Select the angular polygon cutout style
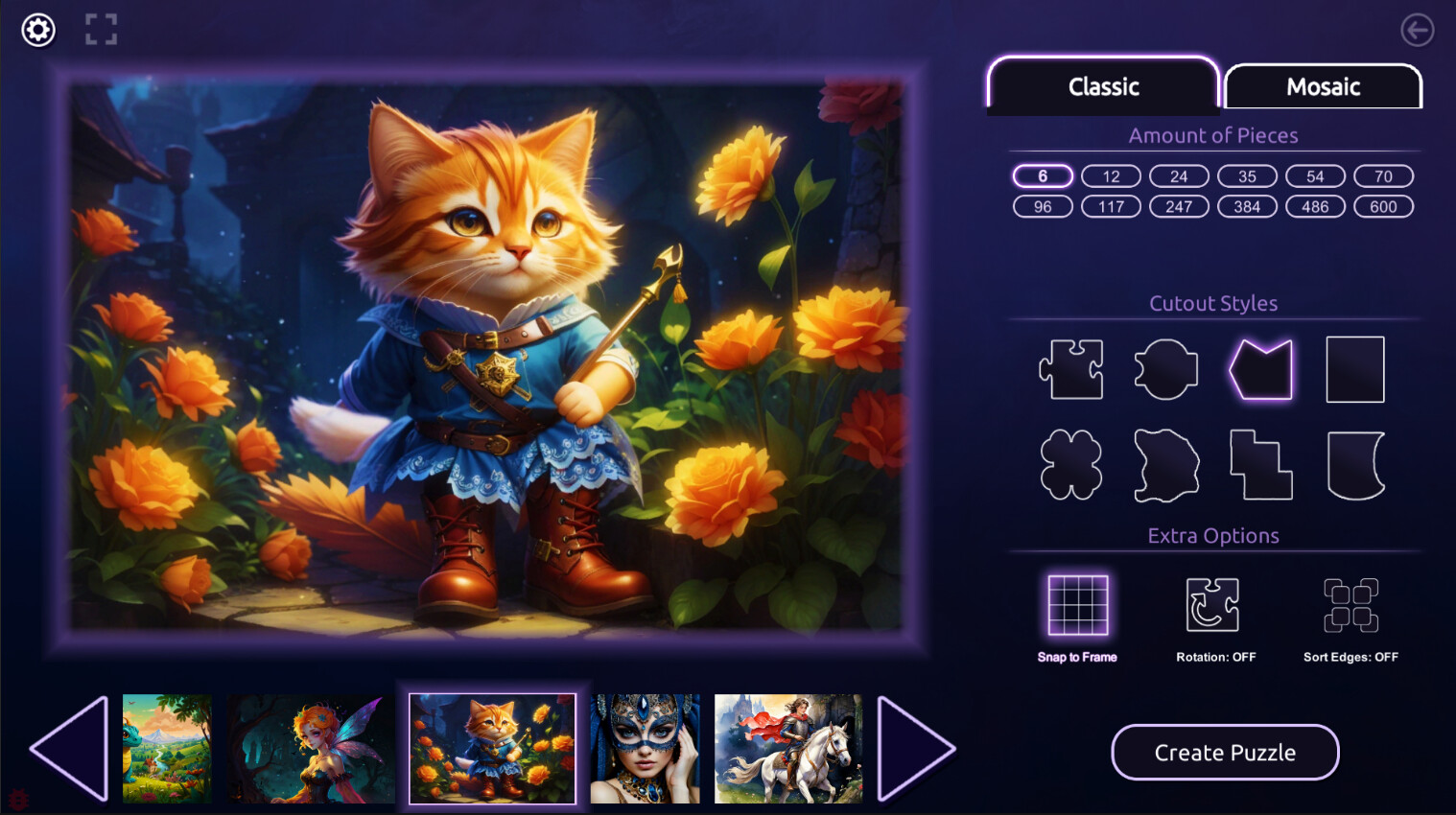 [x=1260, y=369]
